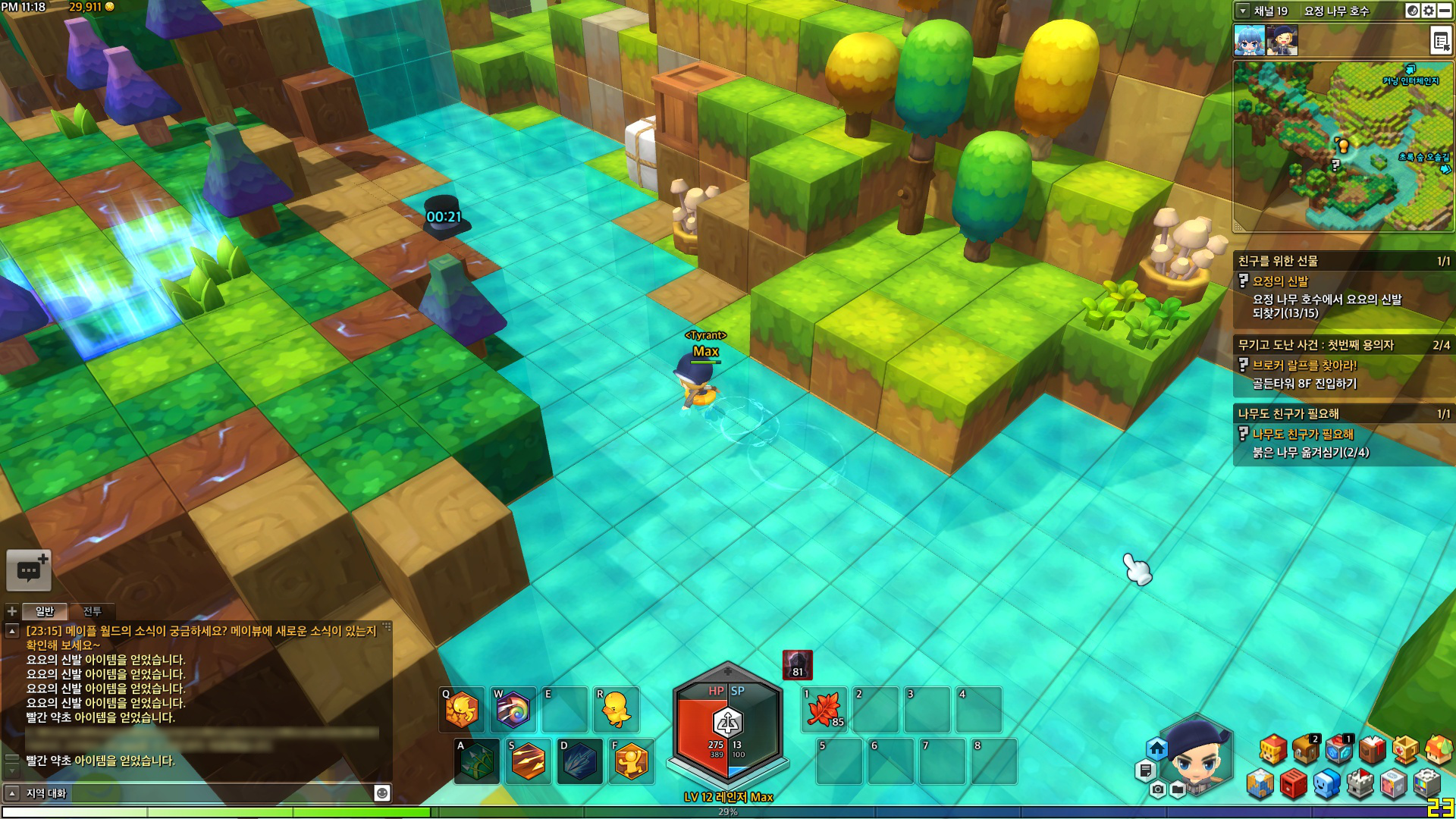Open the speech bubble plus button
Viewport: 1456px width, 819px height.
pos(29,570)
